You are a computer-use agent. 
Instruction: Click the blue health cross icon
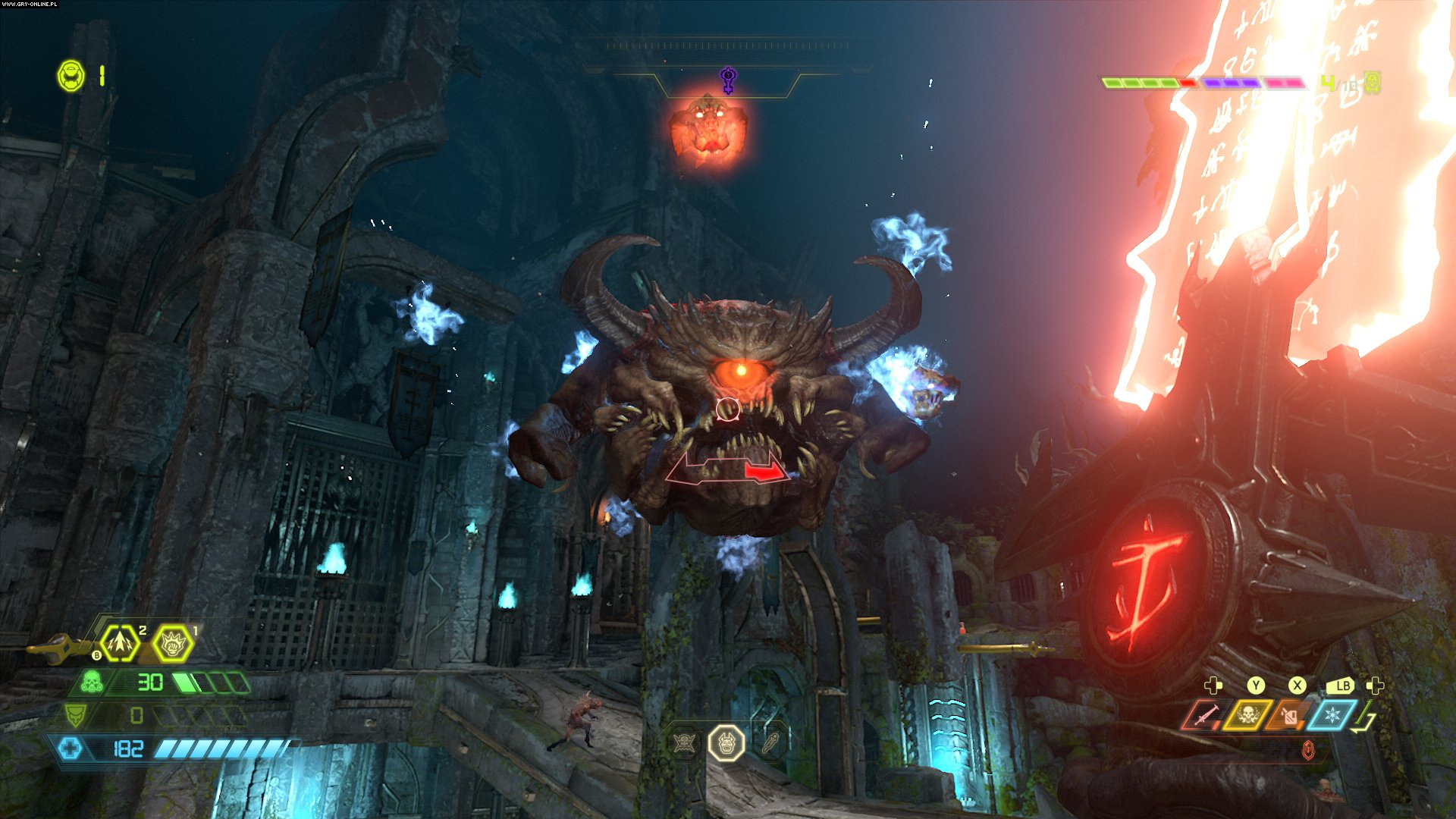pos(71,748)
